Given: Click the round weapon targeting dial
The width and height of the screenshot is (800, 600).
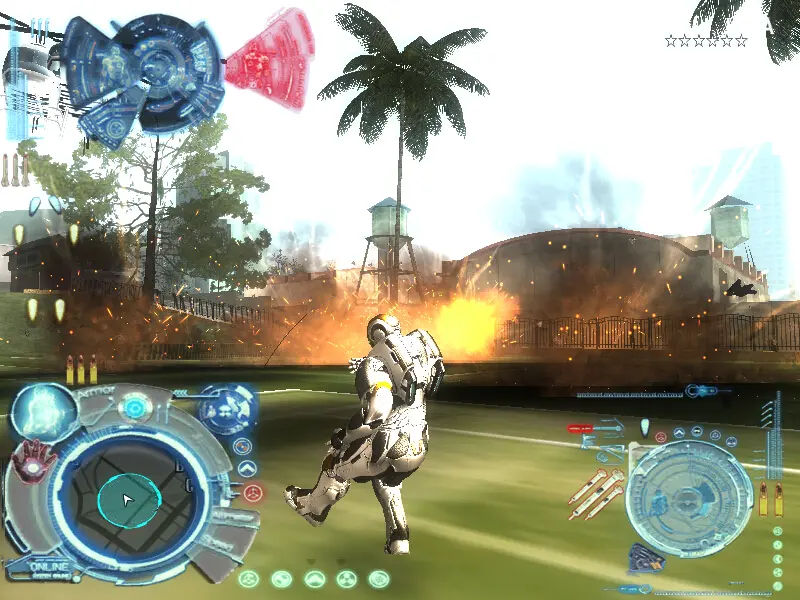Looking at the screenshot, I should click(688, 498).
